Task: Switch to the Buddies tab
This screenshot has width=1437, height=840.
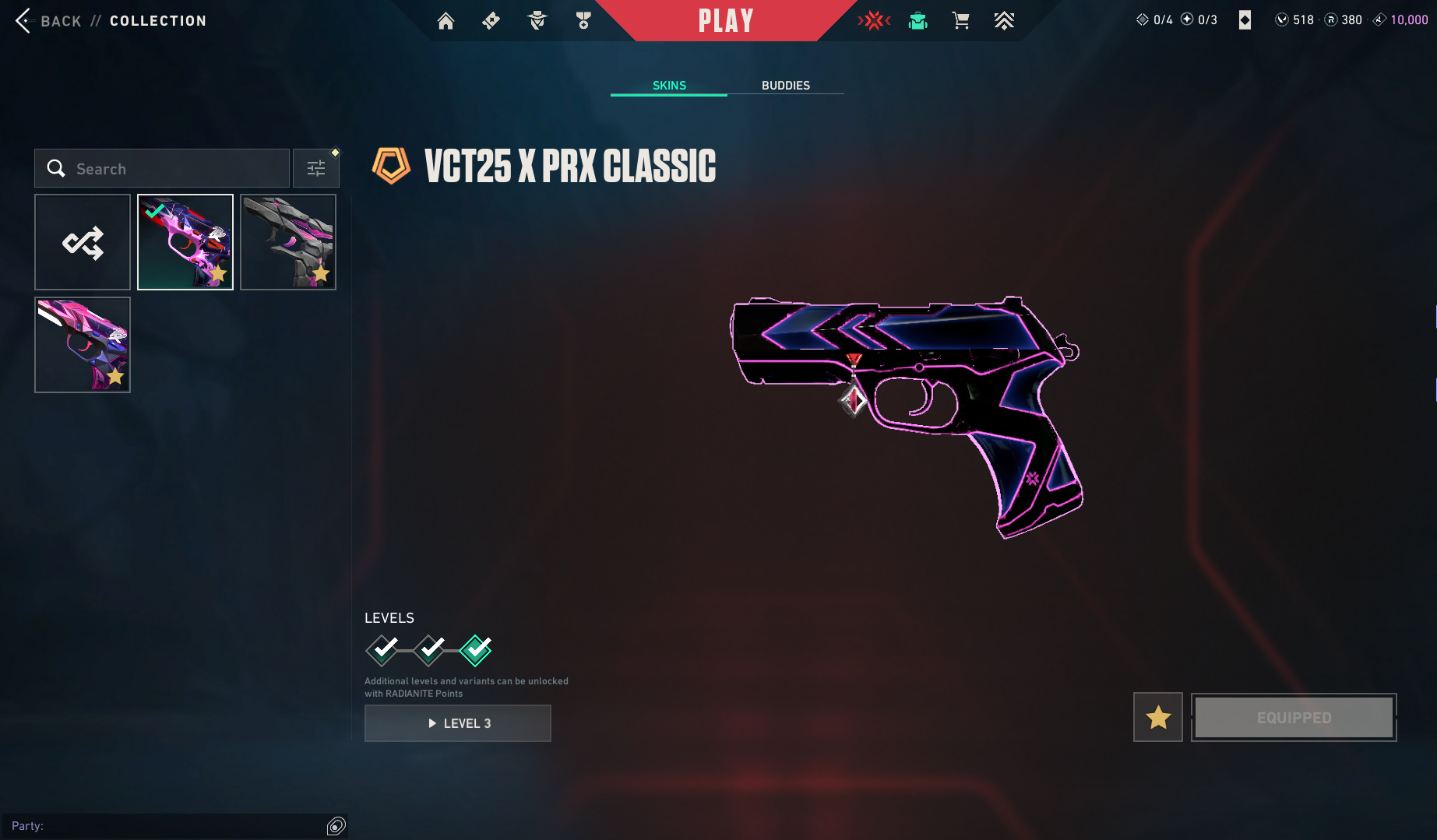Action: (785, 85)
